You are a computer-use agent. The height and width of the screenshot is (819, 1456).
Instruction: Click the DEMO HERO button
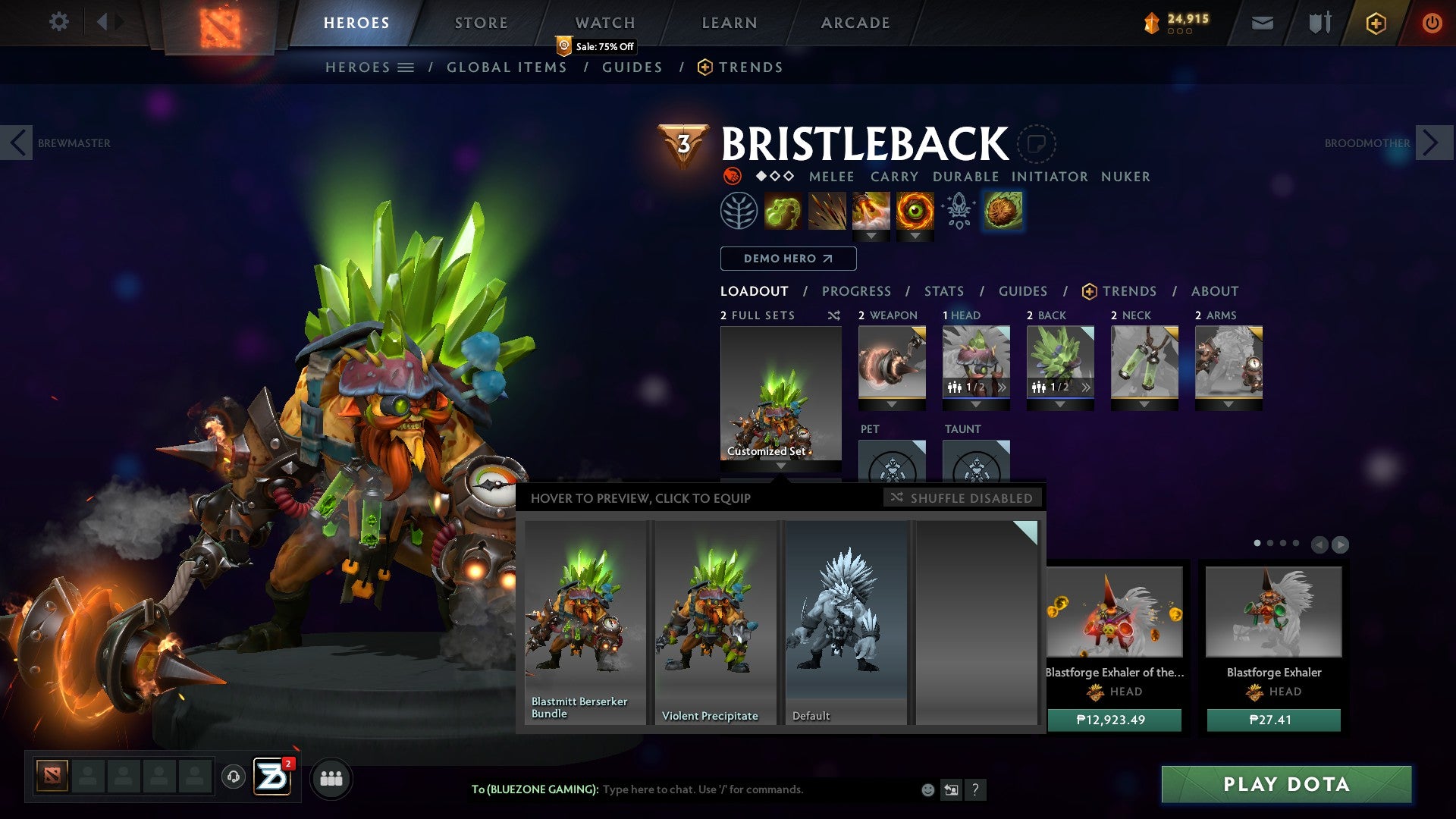coord(788,258)
